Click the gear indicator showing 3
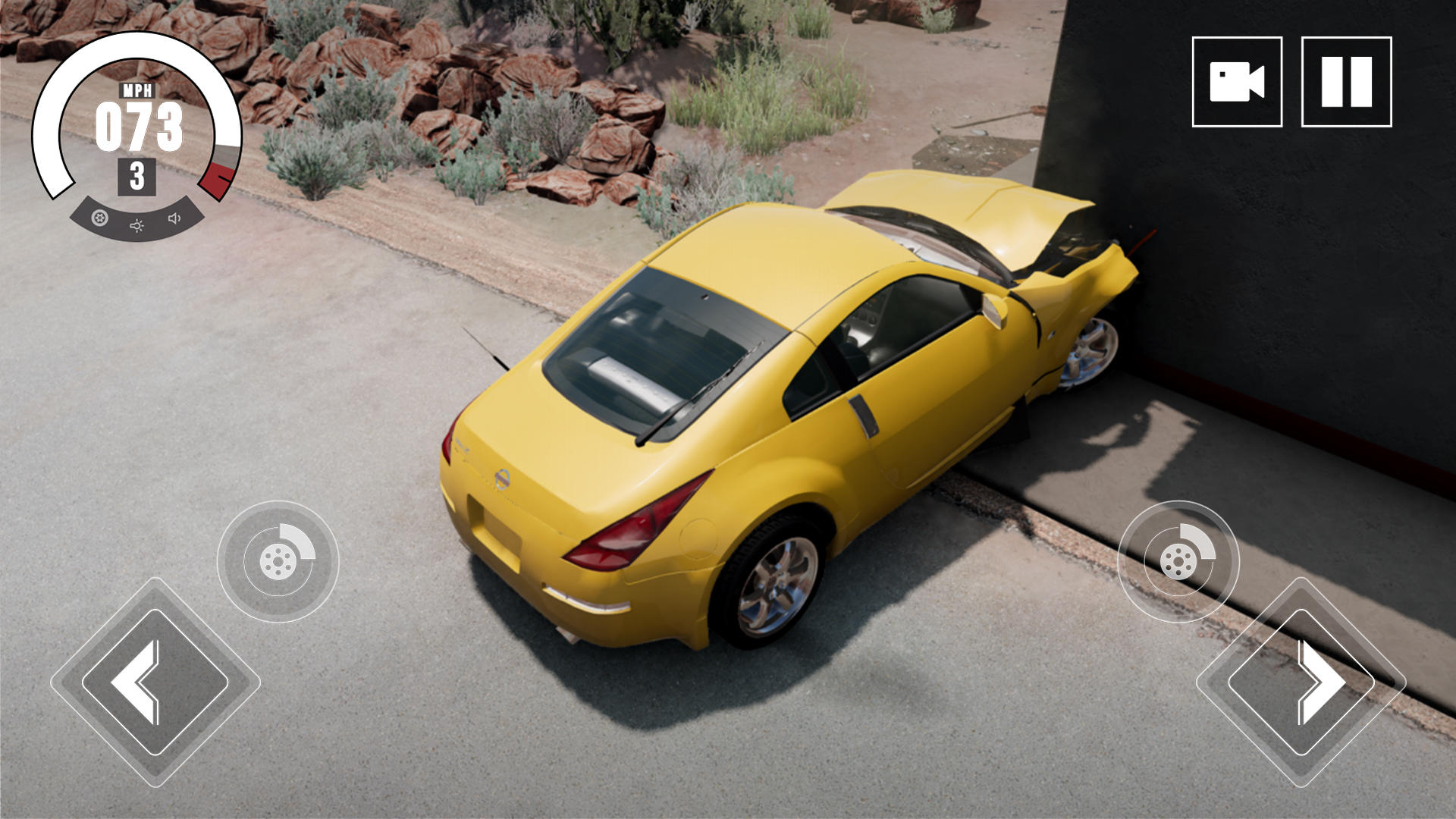 click(x=136, y=176)
